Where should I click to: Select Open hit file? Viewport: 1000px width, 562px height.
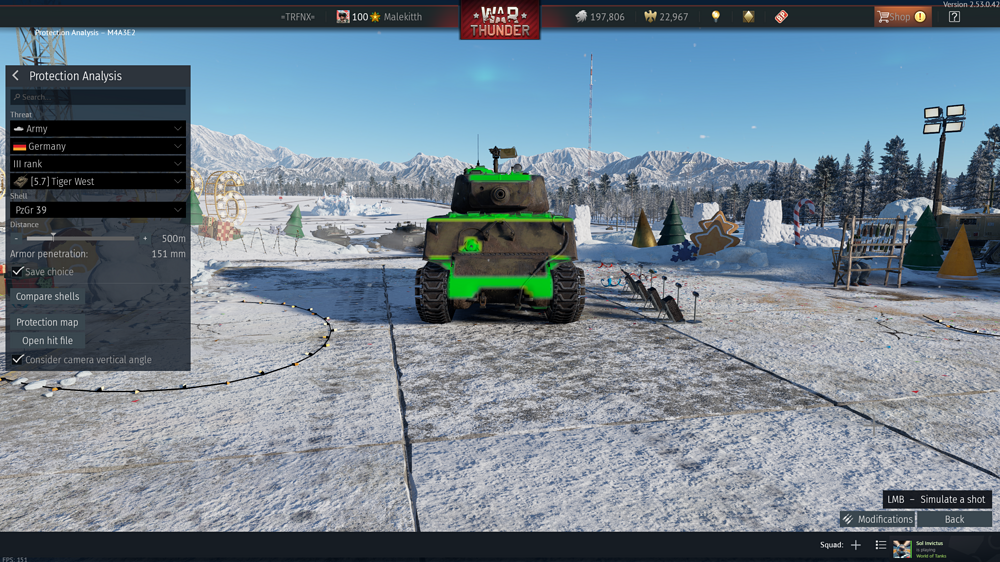click(x=47, y=341)
